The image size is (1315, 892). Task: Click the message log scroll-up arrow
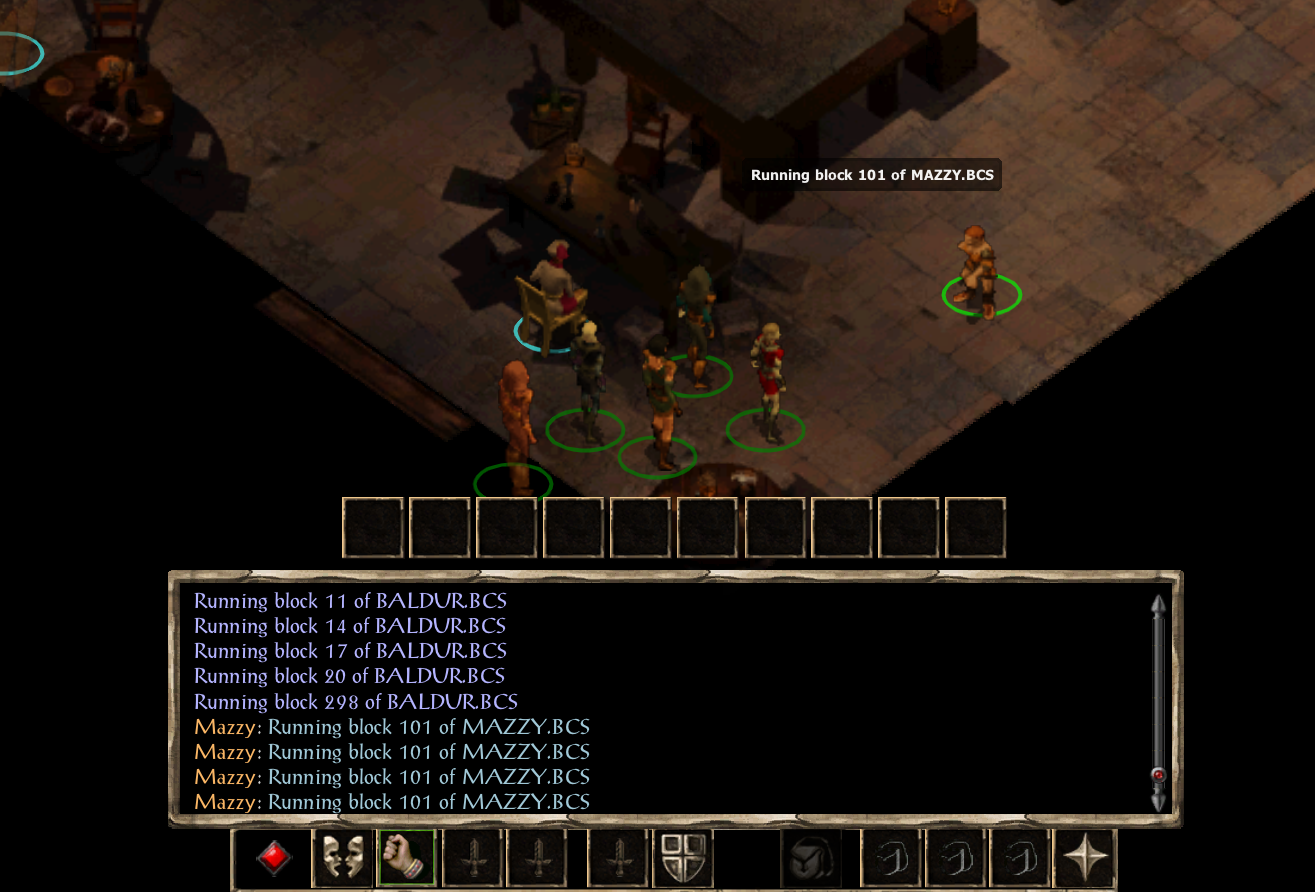(1158, 605)
